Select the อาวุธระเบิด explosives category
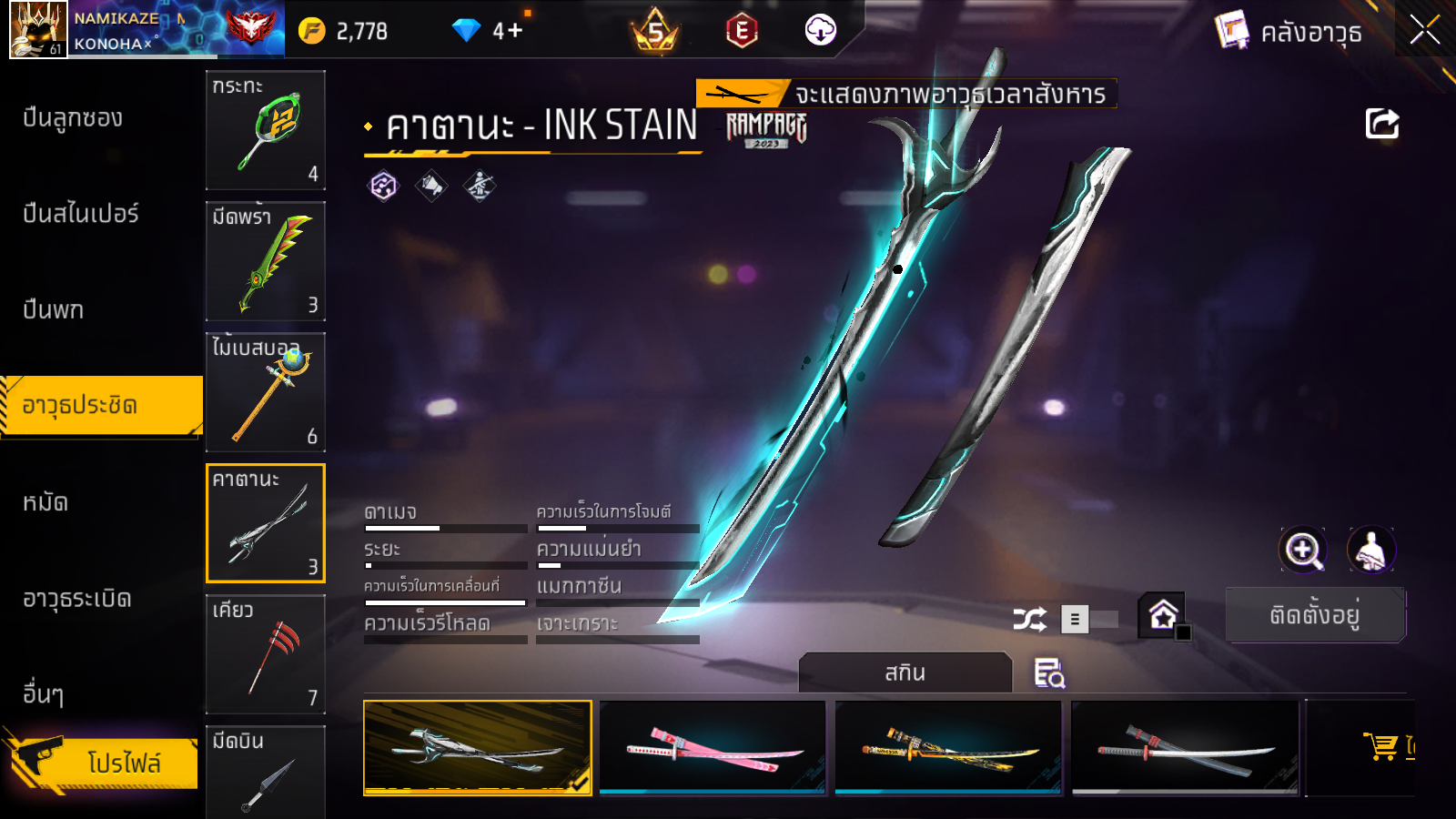 pyautogui.click(x=77, y=598)
